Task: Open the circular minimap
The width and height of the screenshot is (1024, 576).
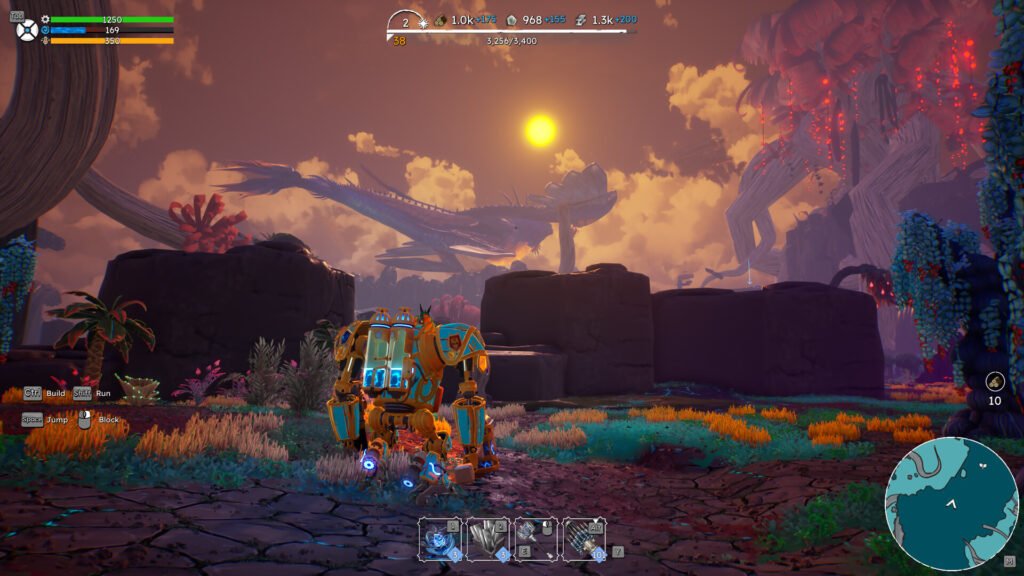Action: point(951,503)
